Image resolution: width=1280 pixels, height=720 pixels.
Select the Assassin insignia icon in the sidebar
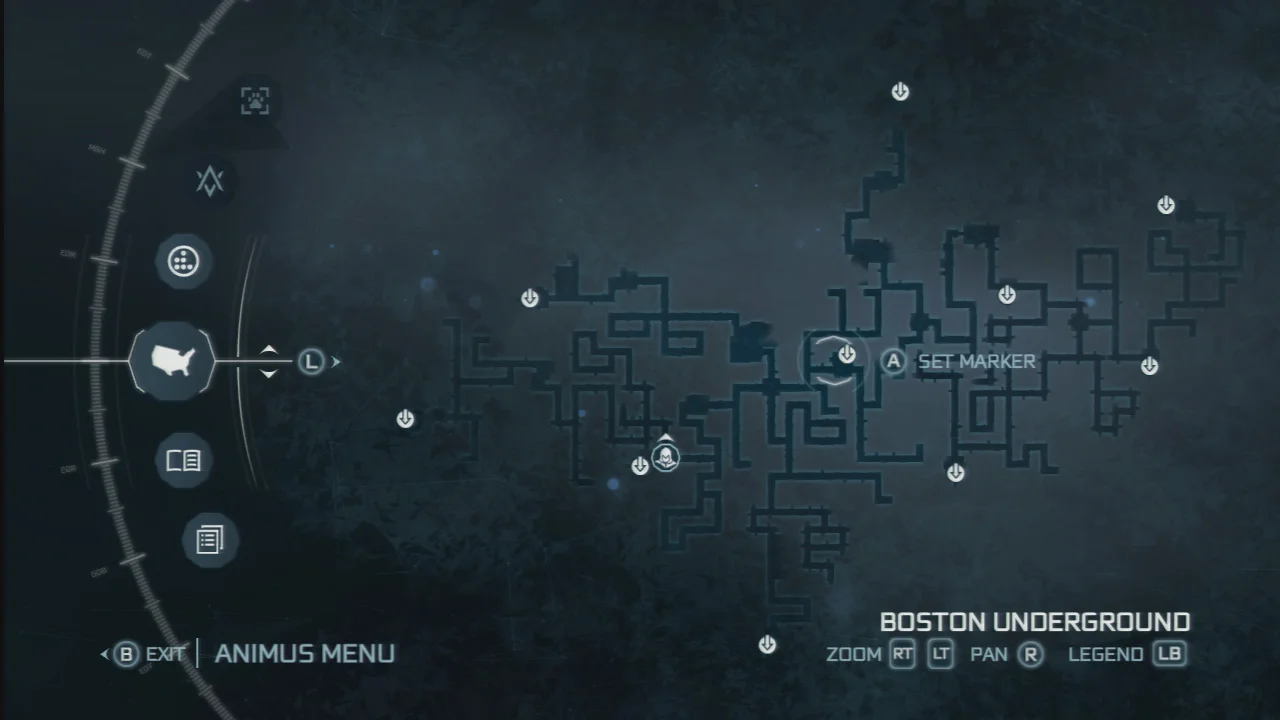[x=211, y=182]
